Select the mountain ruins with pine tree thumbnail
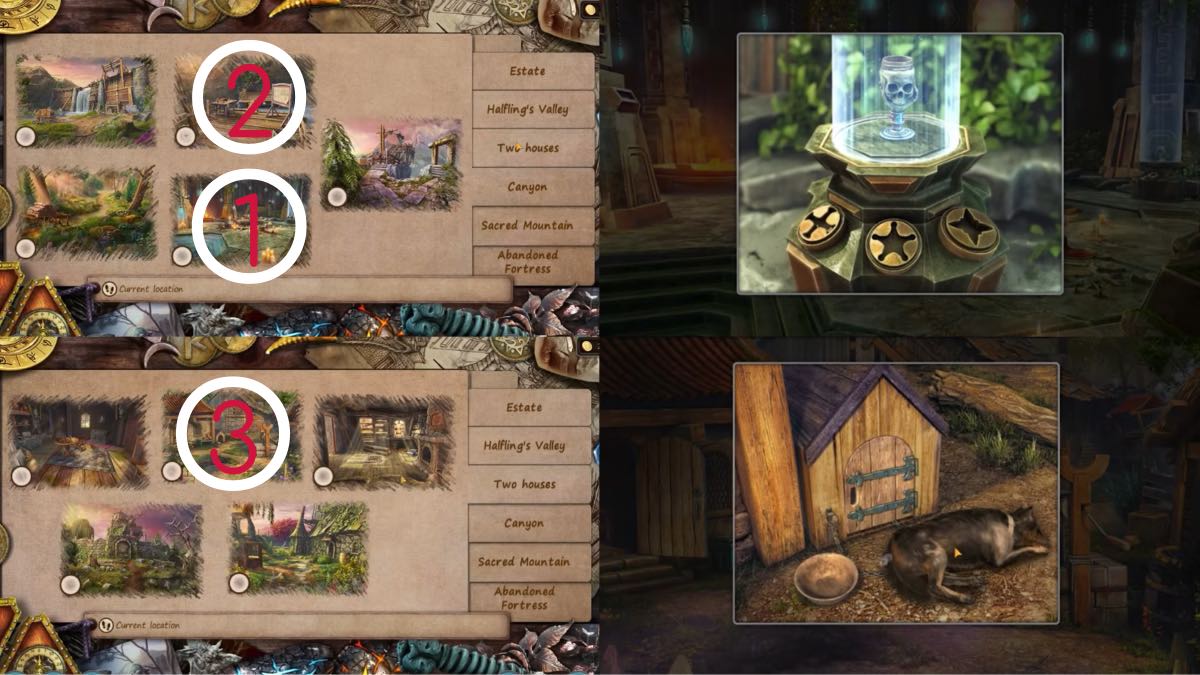Screen dimensions: 1200x675 392,163
